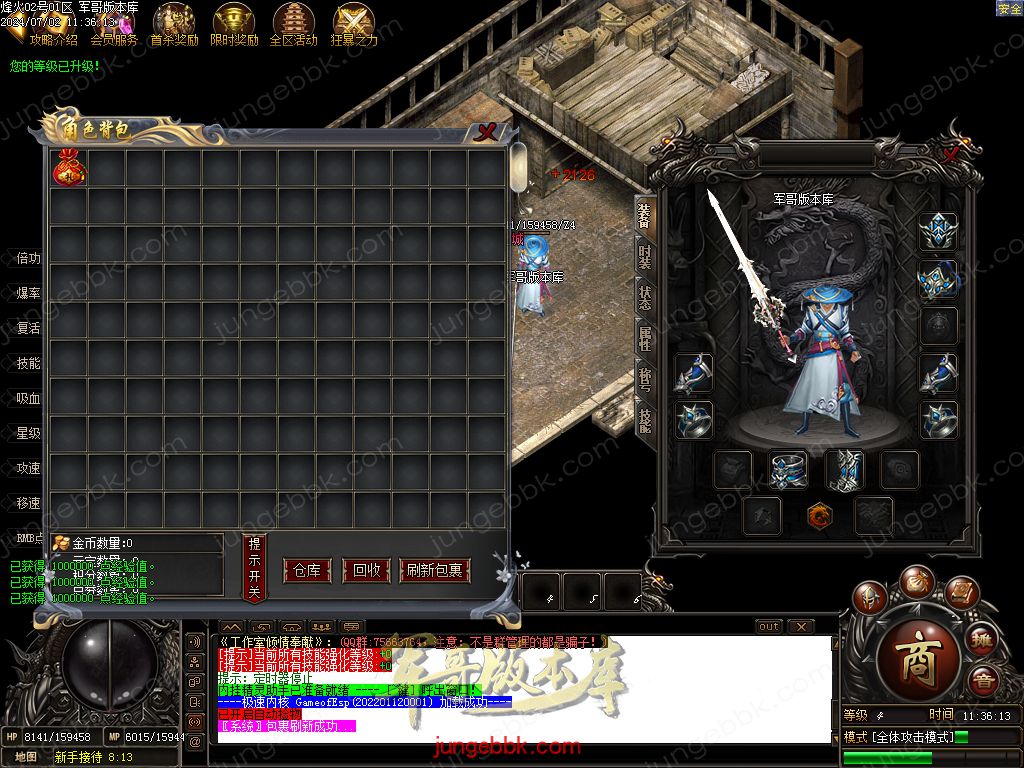Close the 角色背包 bag window
This screenshot has height=768, width=1024.
tap(486, 131)
